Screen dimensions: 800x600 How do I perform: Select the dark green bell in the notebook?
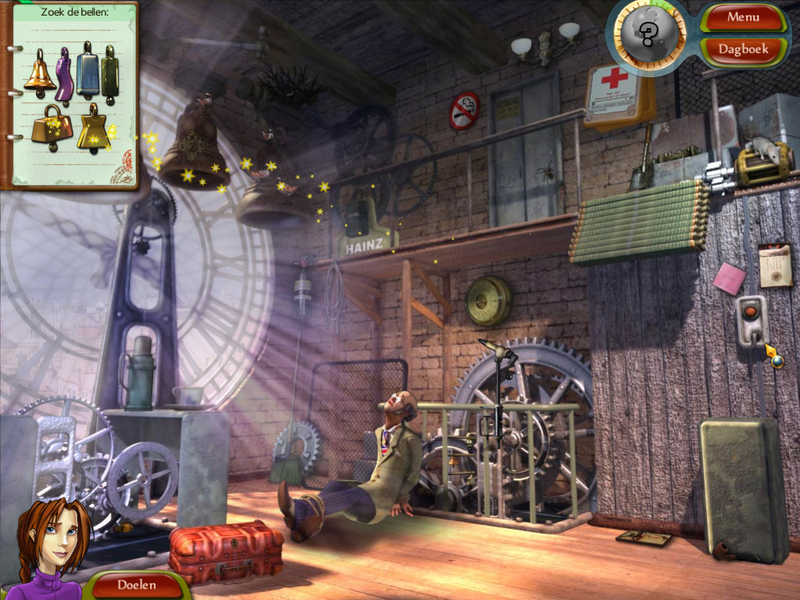pyautogui.click(x=109, y=73)
